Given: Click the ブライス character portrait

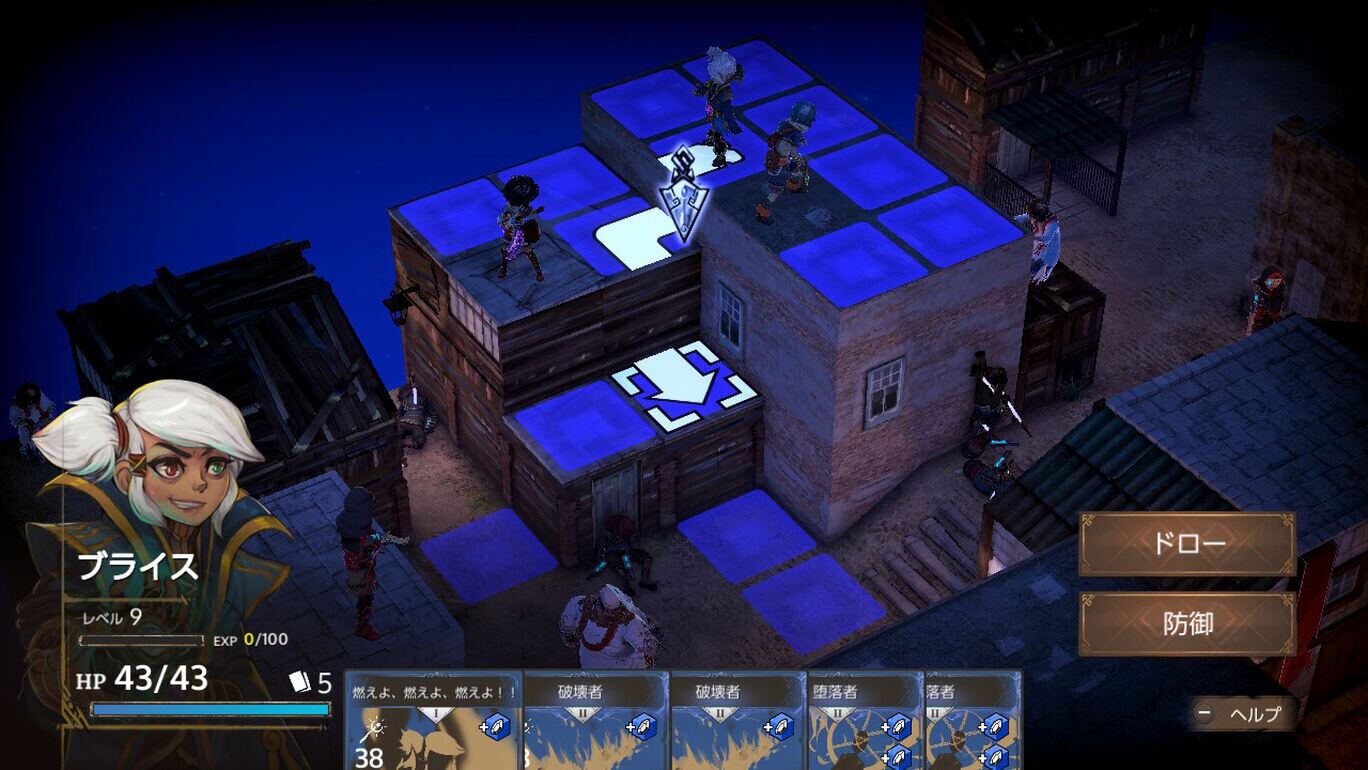Looking at the screenshot, I should click(x=160, y=470).
